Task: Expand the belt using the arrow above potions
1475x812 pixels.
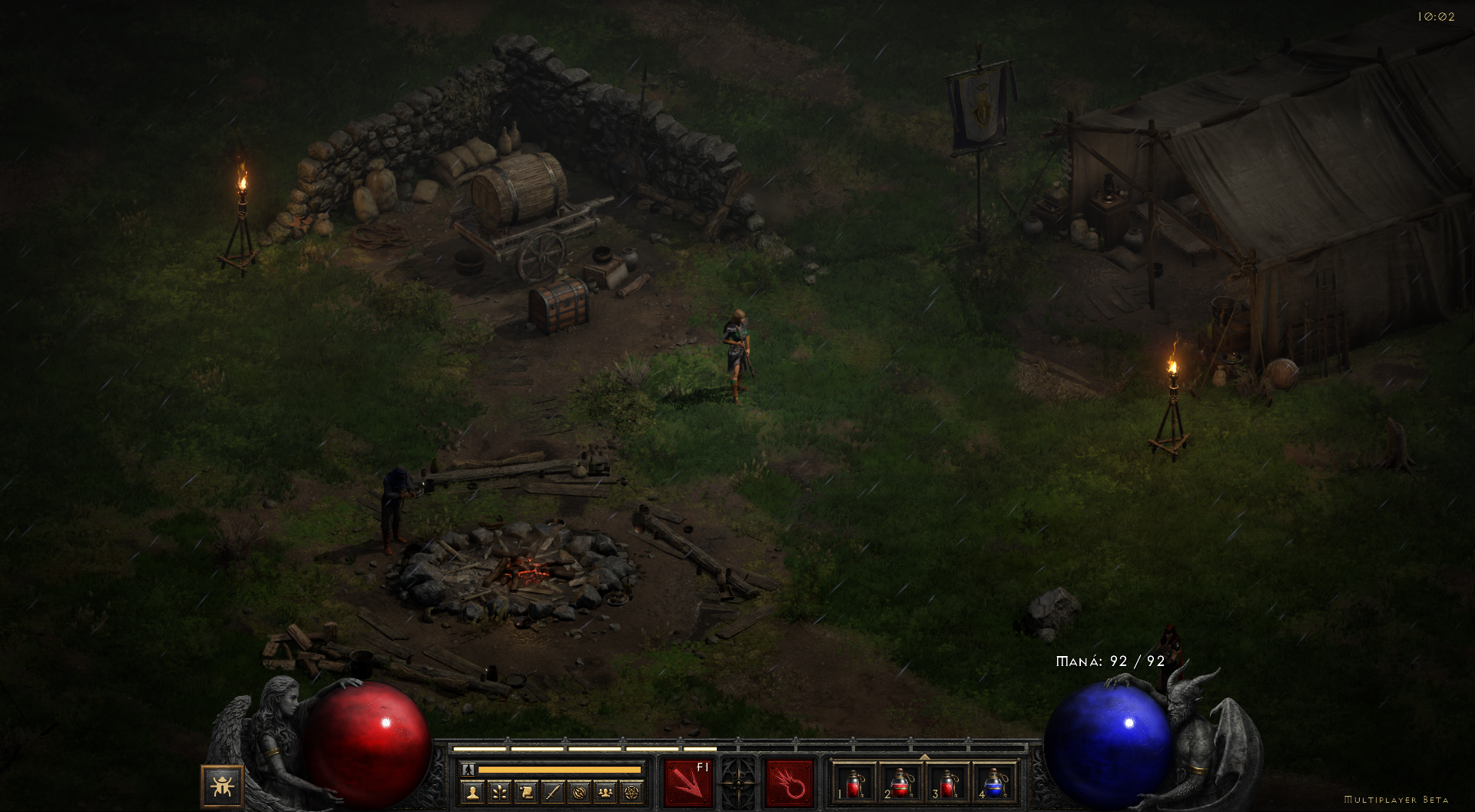Action: 924,757
